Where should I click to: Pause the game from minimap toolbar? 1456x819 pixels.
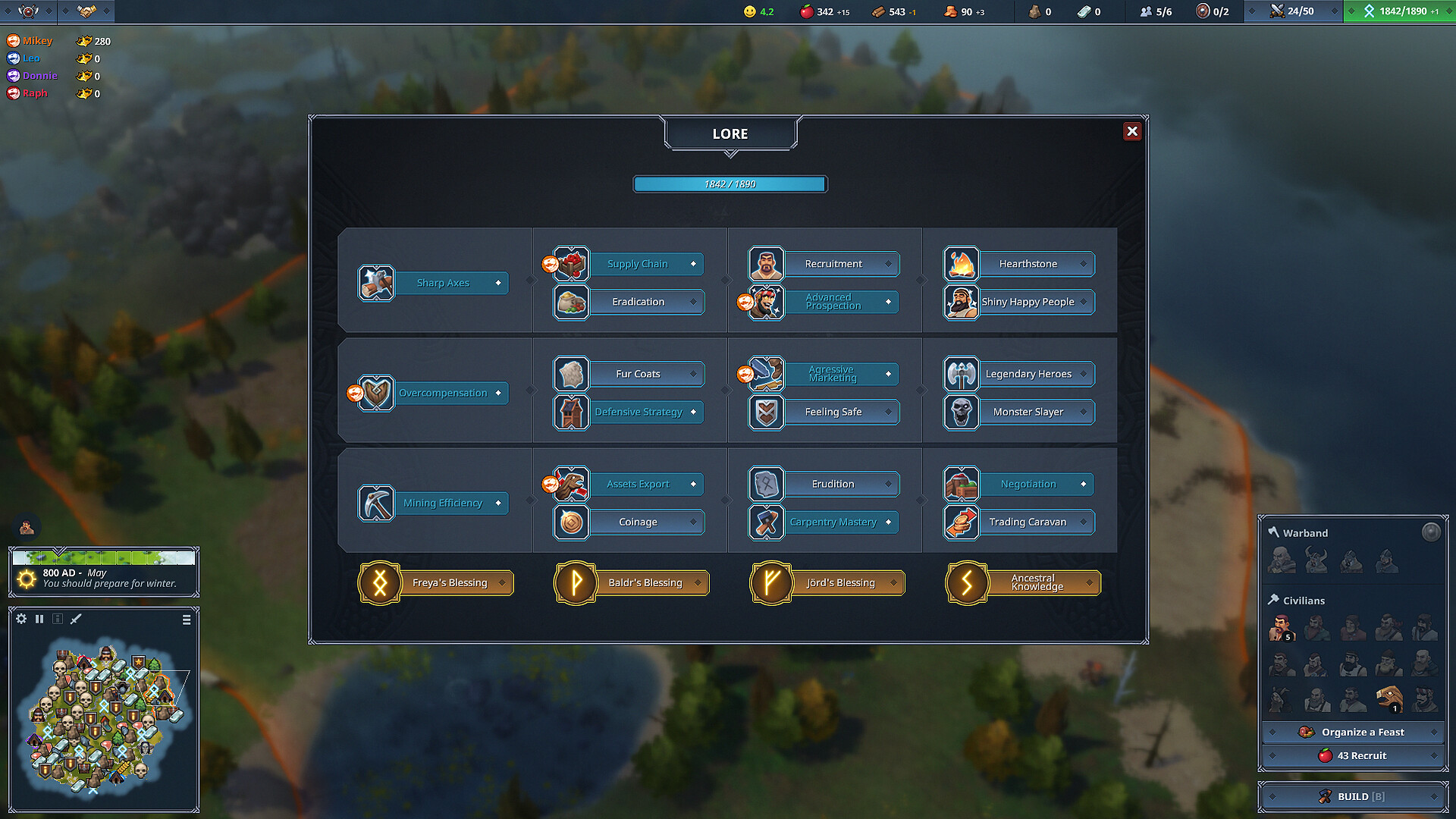(39, 619)
